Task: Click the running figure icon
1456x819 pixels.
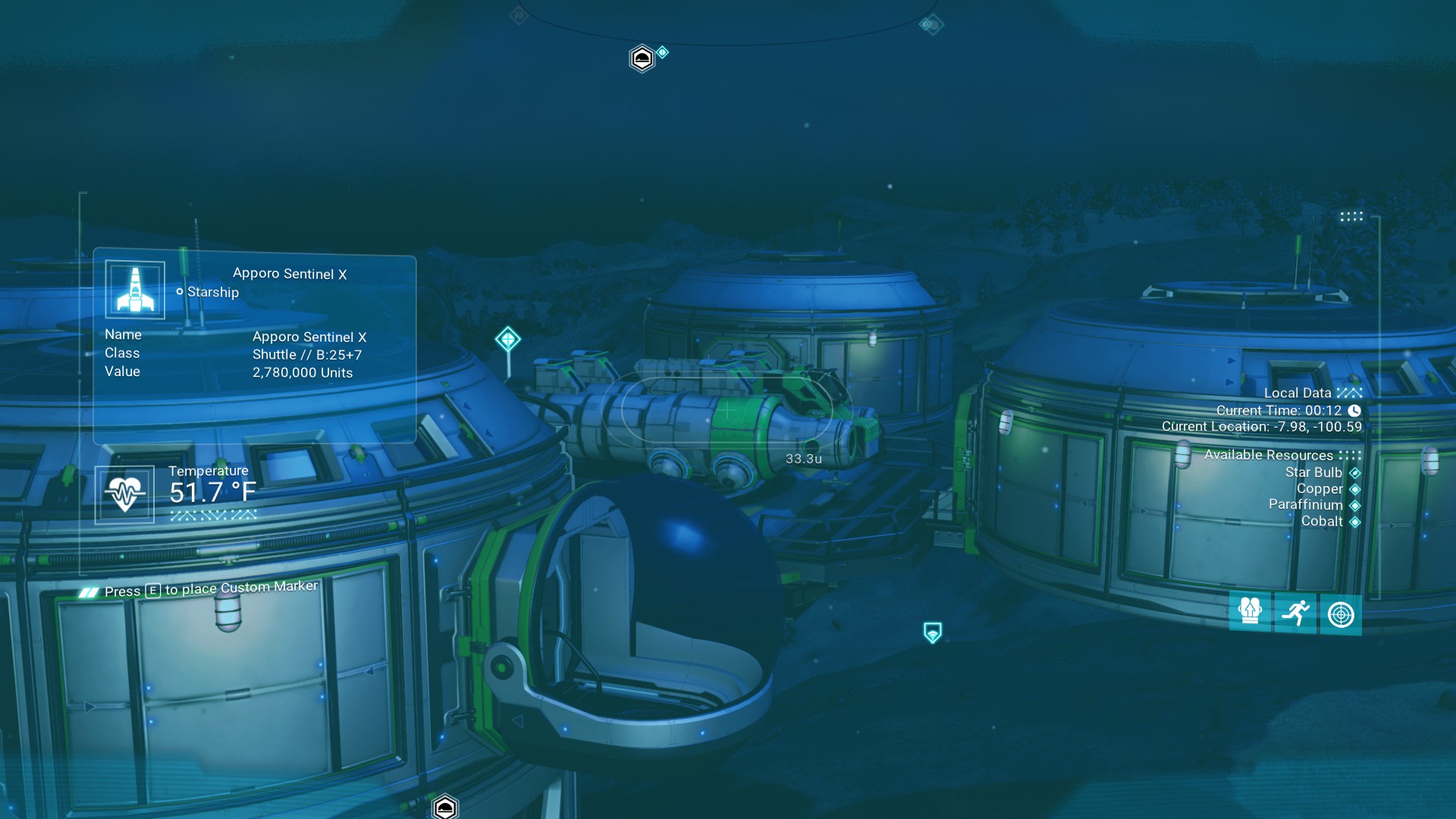Action: [x=1295, y=613]
